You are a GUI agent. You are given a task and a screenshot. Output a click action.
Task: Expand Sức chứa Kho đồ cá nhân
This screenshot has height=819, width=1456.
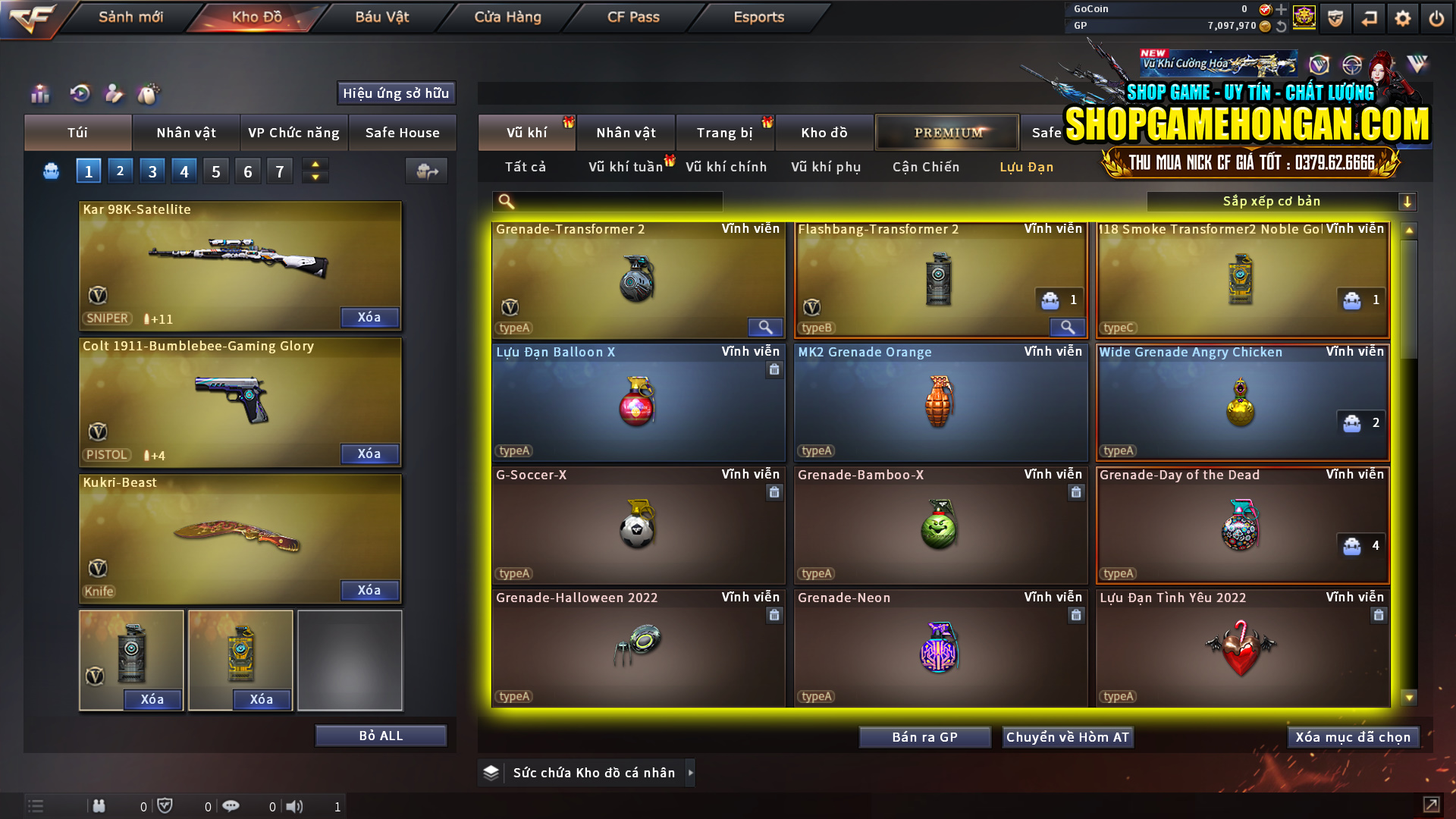pyautogui.click(x=690, y=773)
